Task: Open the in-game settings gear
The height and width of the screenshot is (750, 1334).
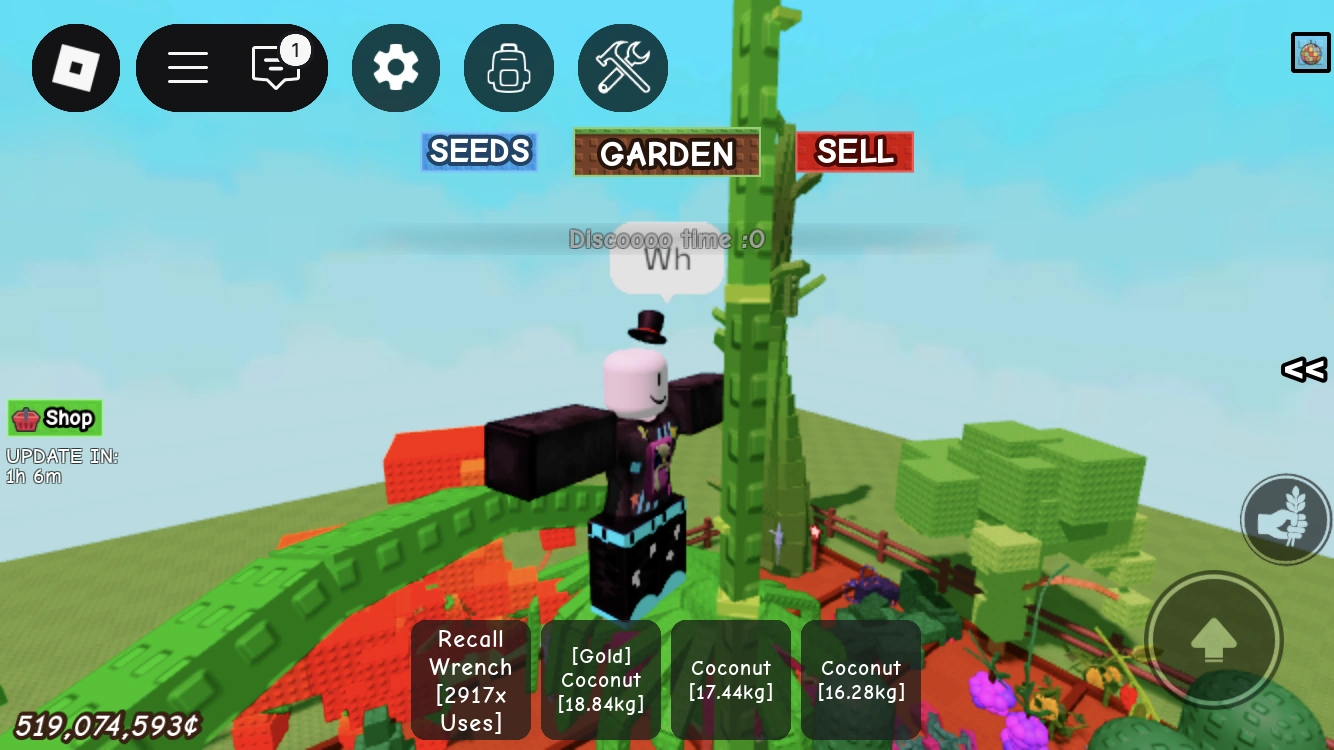Action: [396, 68]
